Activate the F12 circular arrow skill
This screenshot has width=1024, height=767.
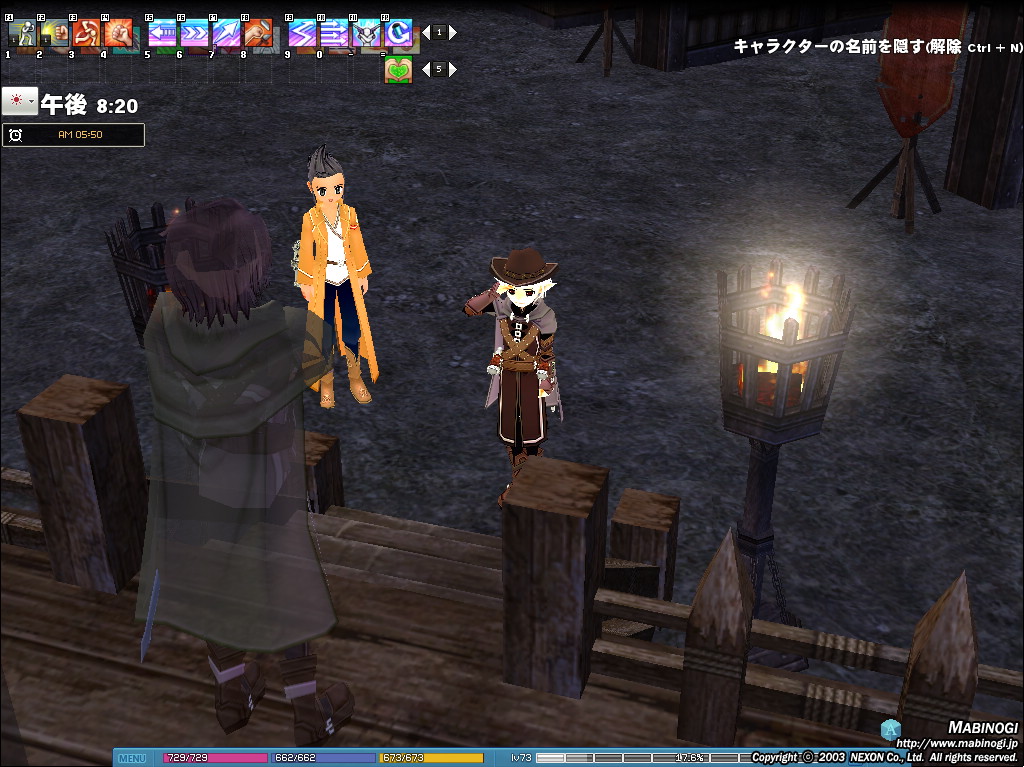coord(398,33)
